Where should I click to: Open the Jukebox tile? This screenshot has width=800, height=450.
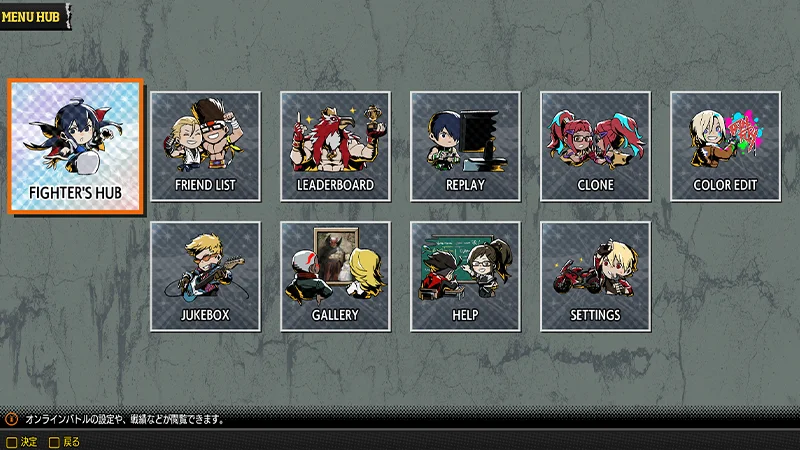pyautogui.click(x=205, y=276)
